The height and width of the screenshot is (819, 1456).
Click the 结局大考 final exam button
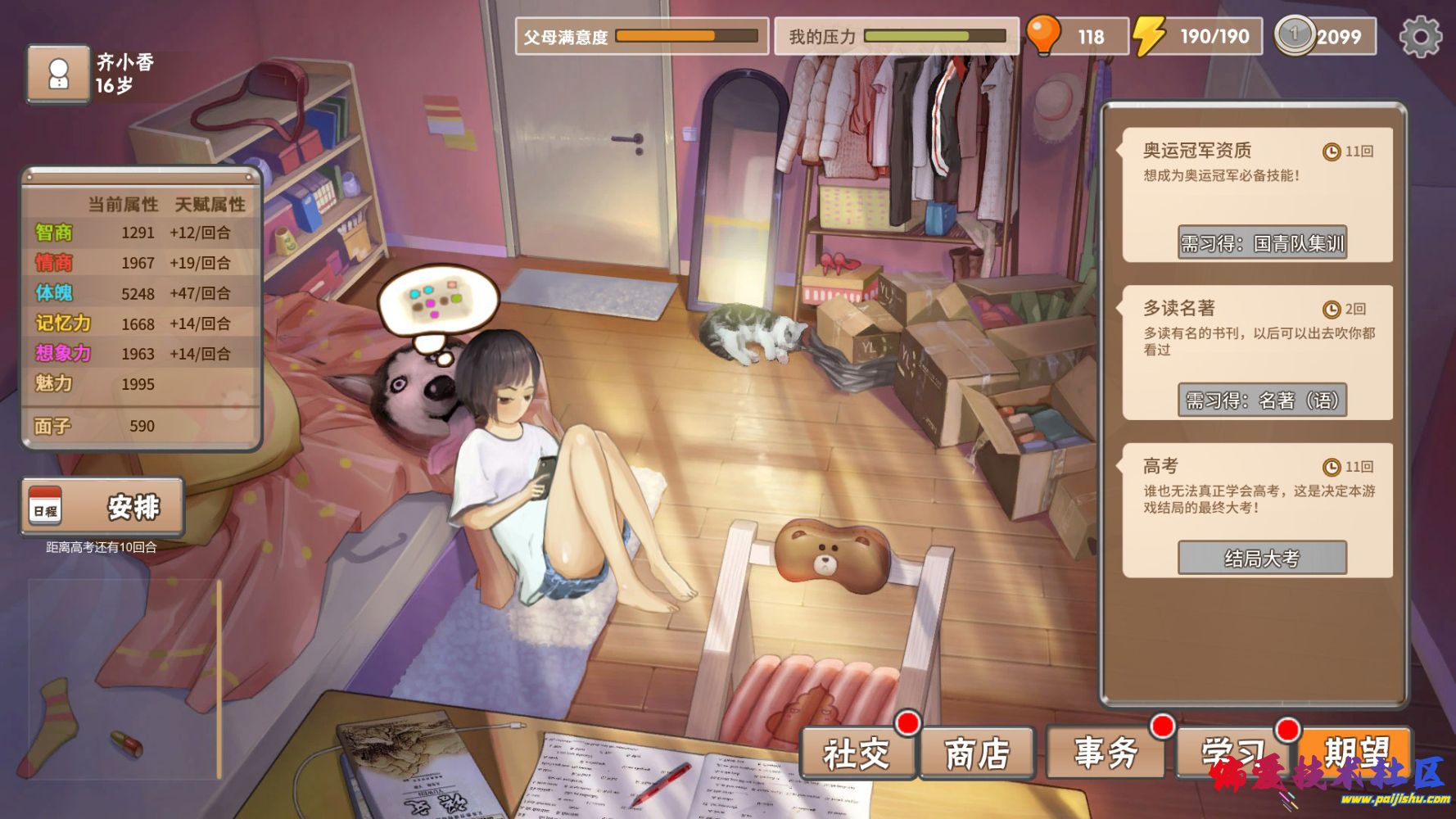pyautogui.click(x=1262, y=559)
